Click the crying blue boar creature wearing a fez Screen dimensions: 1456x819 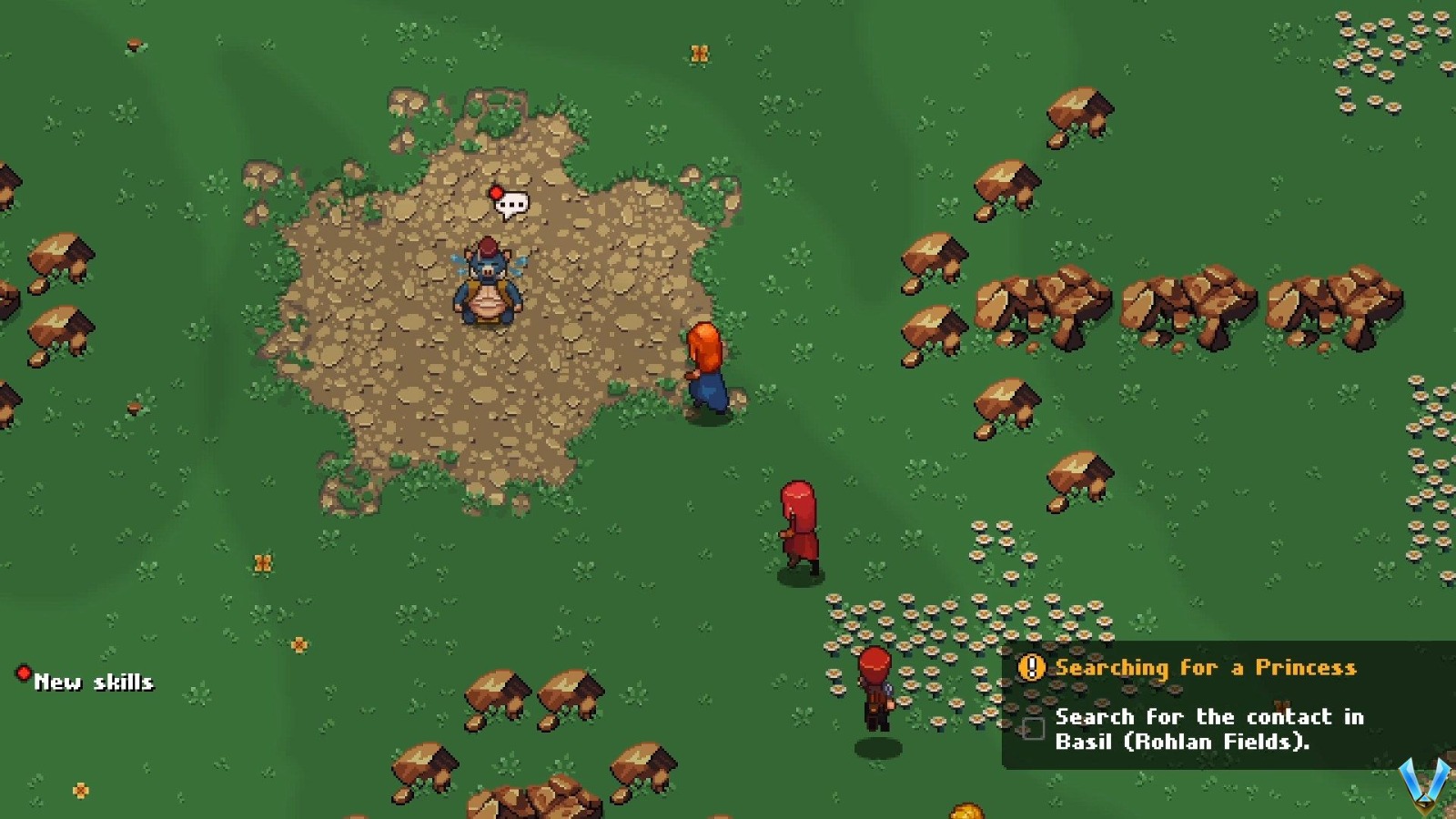(487, 287)
